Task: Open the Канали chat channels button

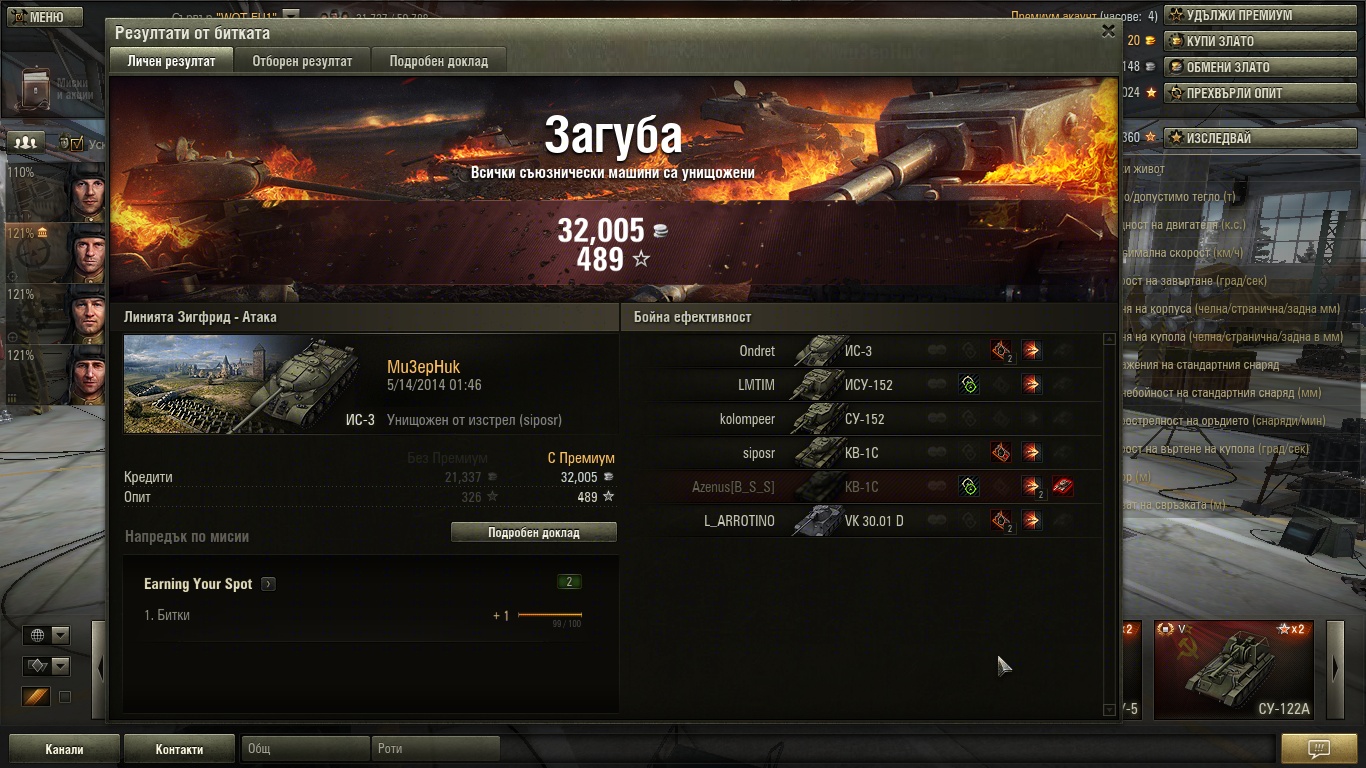Action: pos(64,749)
